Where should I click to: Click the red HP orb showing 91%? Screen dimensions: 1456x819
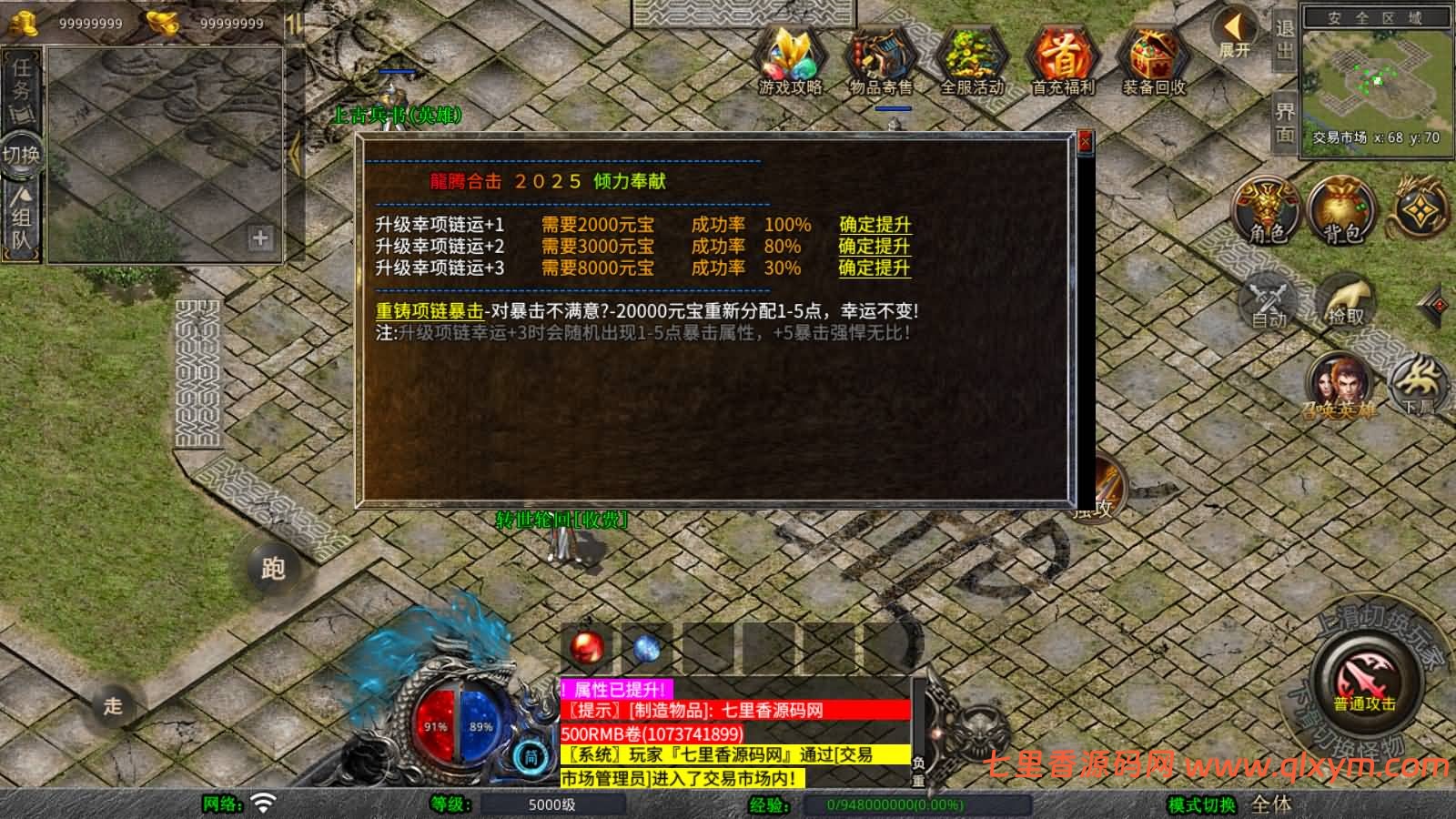[x=435, y=726]
